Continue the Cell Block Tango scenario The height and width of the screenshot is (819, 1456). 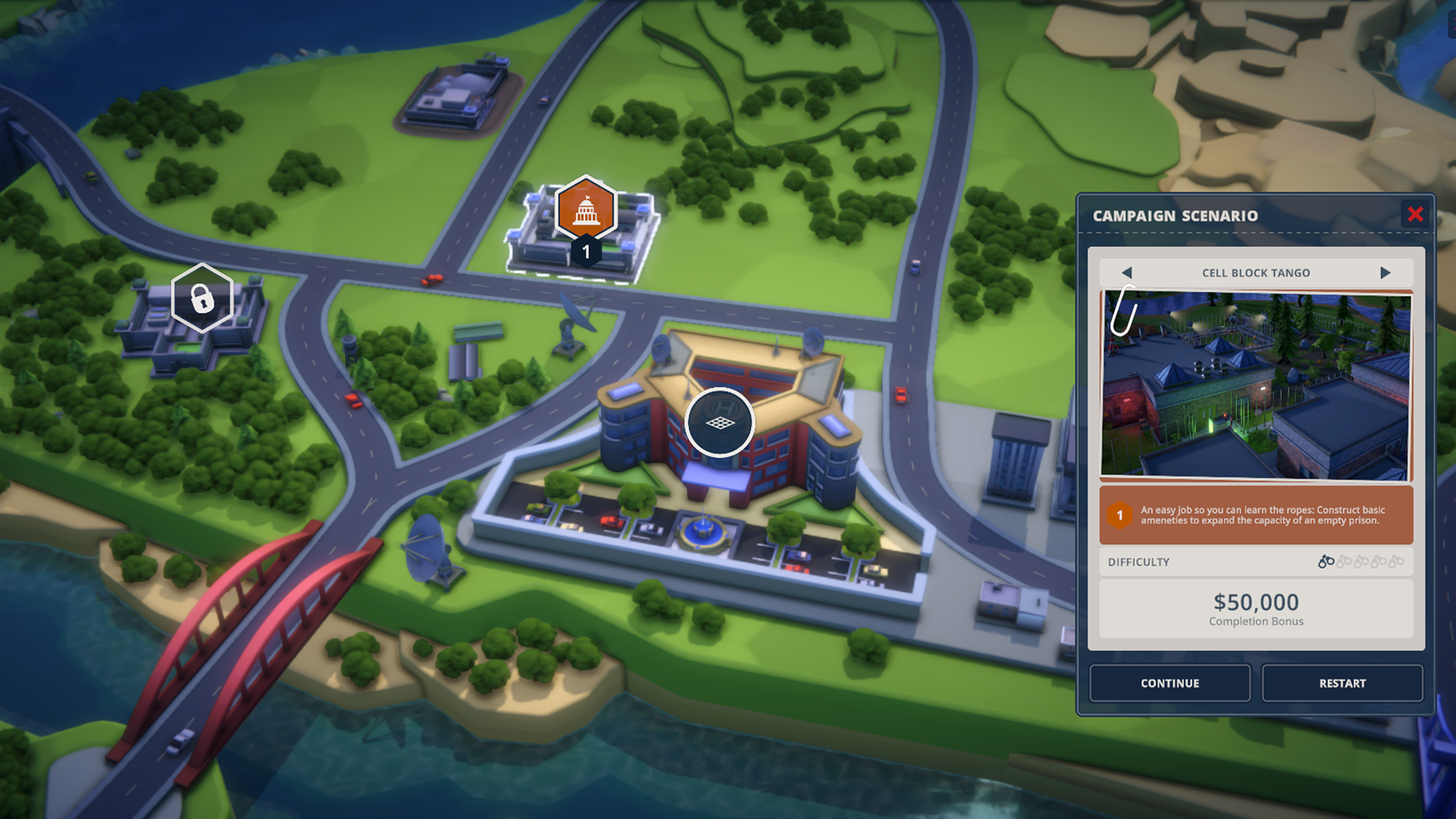coord(1169,683)
